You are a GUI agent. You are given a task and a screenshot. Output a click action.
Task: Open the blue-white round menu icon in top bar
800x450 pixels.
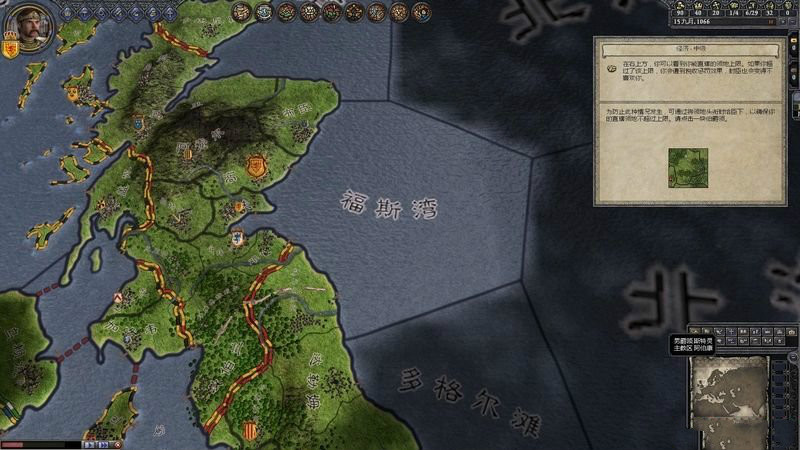[264, 12]
